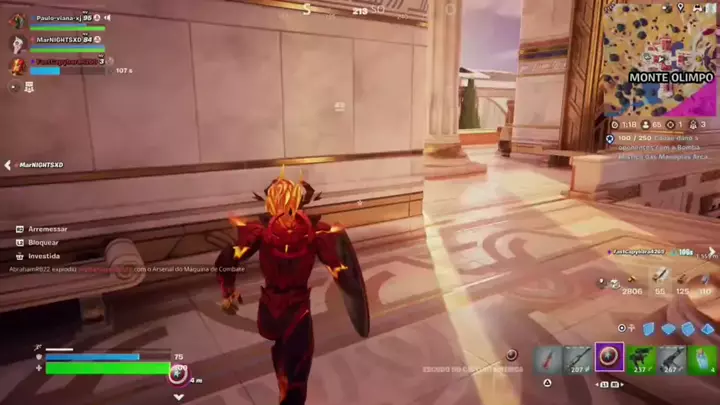Screen dimensions: 720x405
Task: Equip the first rifle with 207 ammo
Action: 577,358
